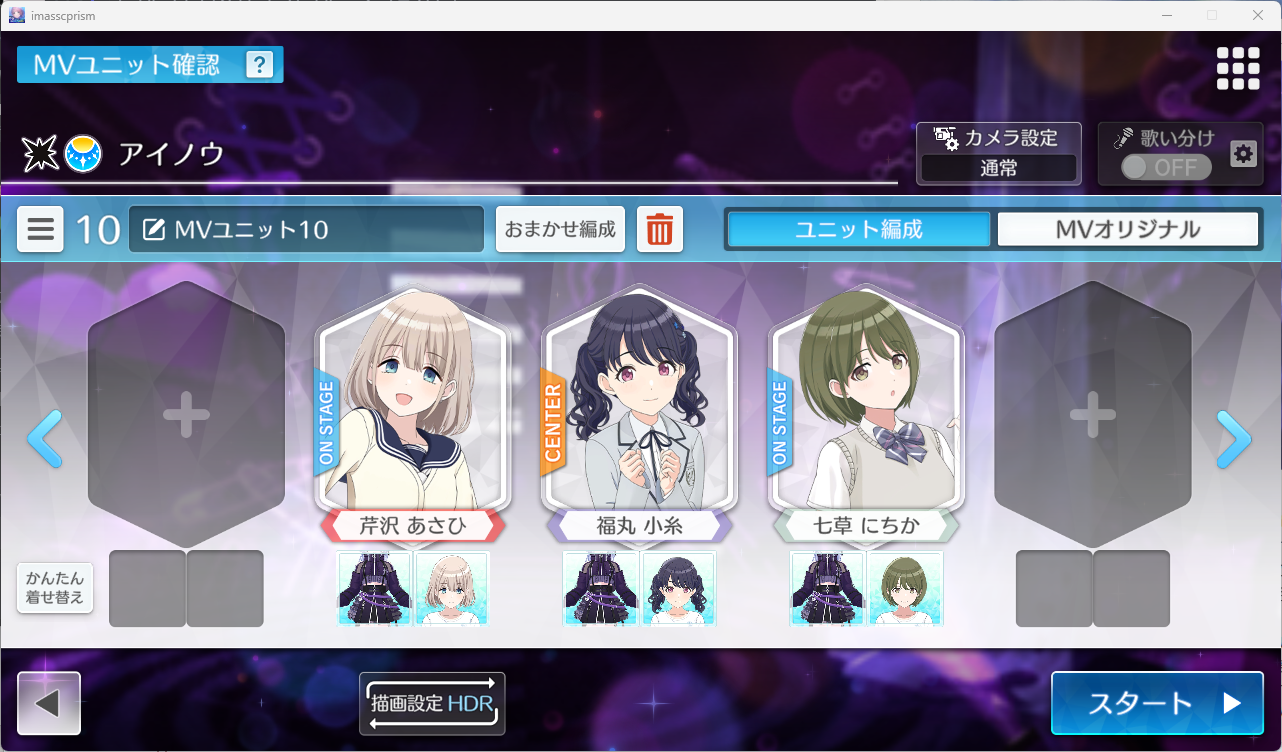Open the gear settings next to 歌い分け
1282x752 pixels.
click(1243, 154)
